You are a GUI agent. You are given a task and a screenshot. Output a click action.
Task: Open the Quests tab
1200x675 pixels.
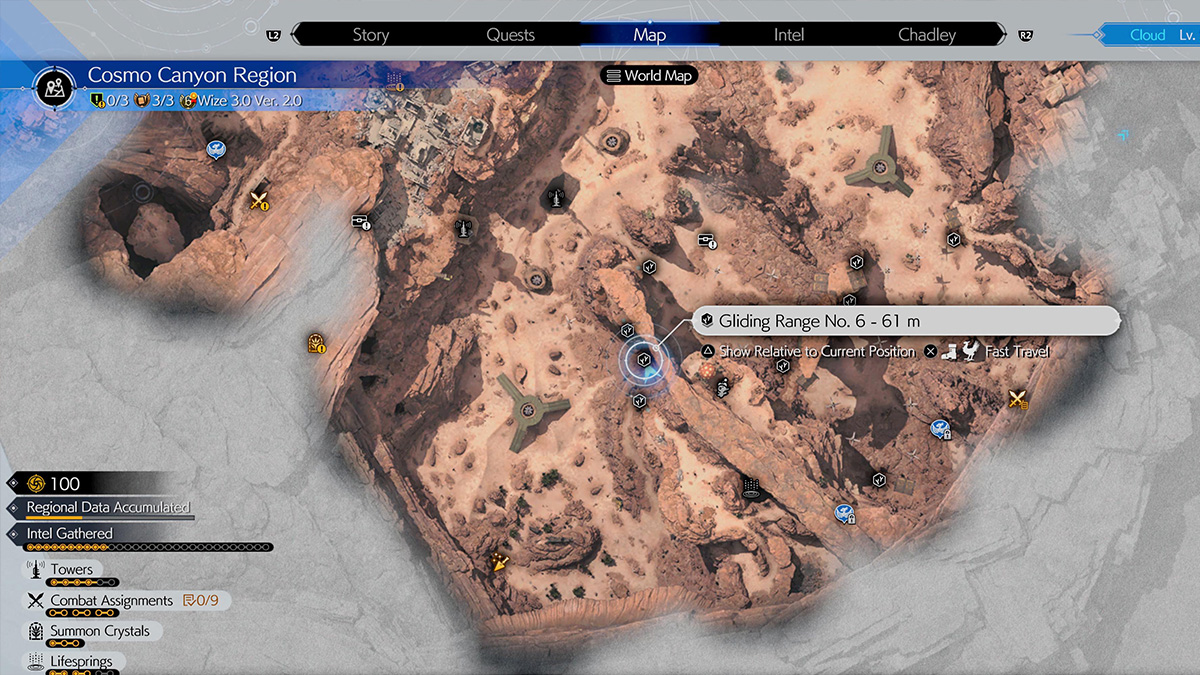pos(510,35)
